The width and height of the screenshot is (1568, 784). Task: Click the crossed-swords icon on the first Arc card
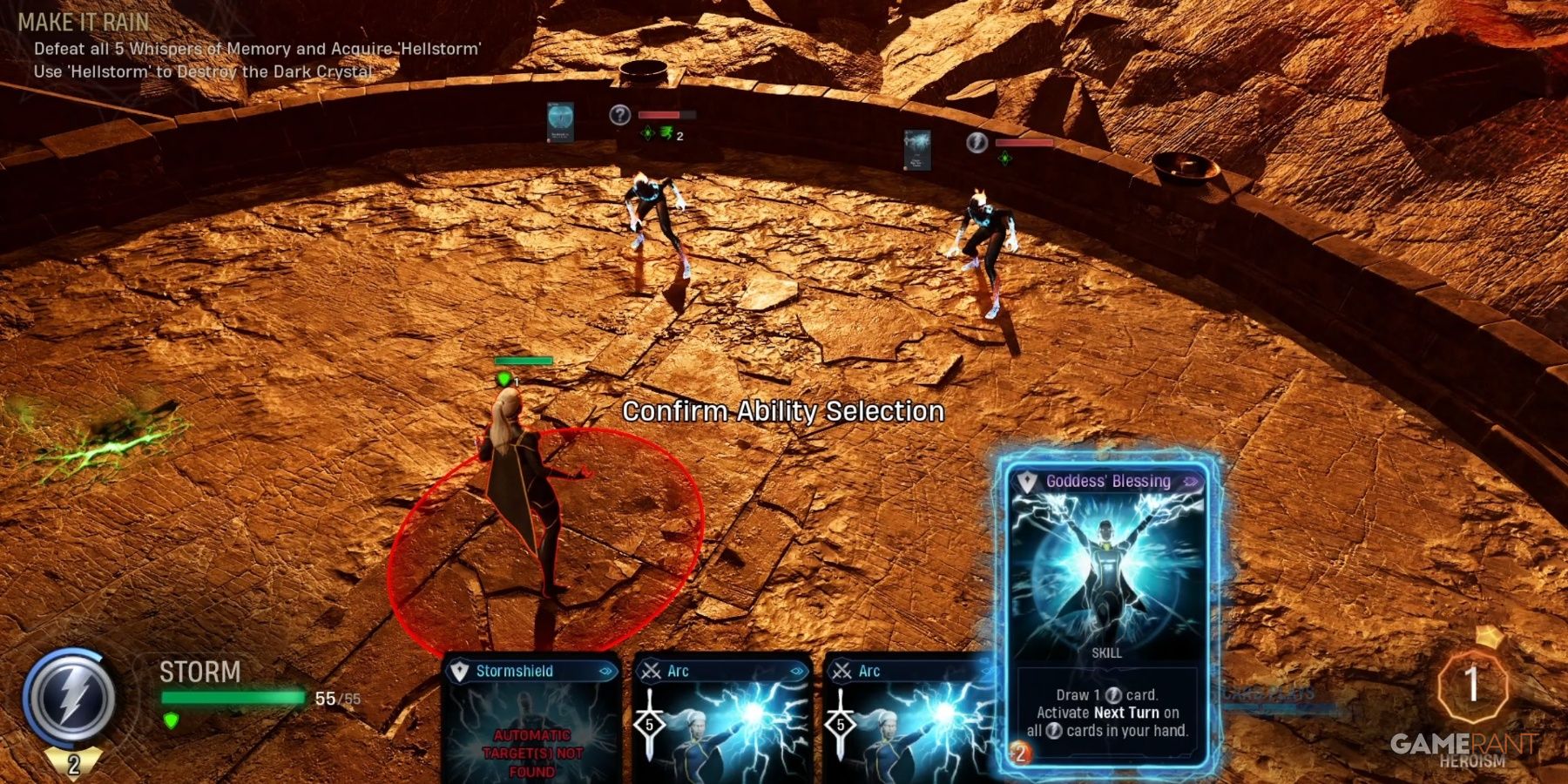[x=651, y=671]
